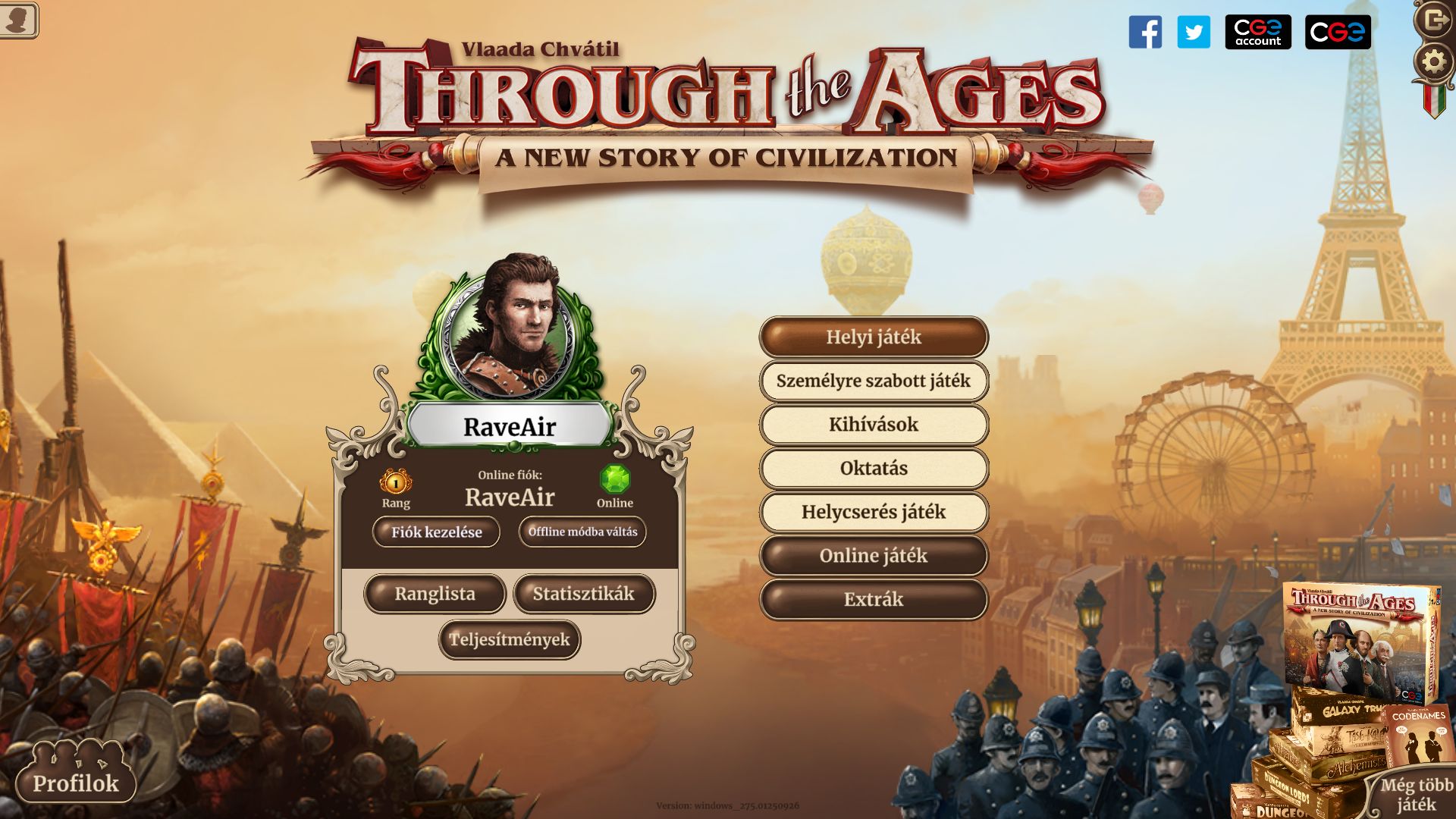Screen dimensions: 1456x819
Task: Open the Twitter link
Action: pos(1194,33)
